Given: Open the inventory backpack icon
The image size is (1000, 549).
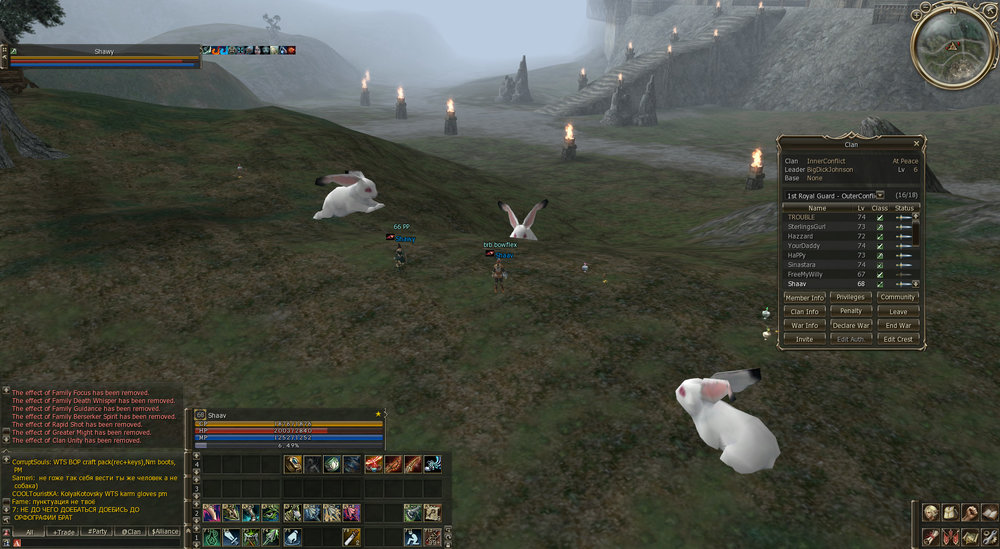Looking at the screenshot, I should click(949, 513).
